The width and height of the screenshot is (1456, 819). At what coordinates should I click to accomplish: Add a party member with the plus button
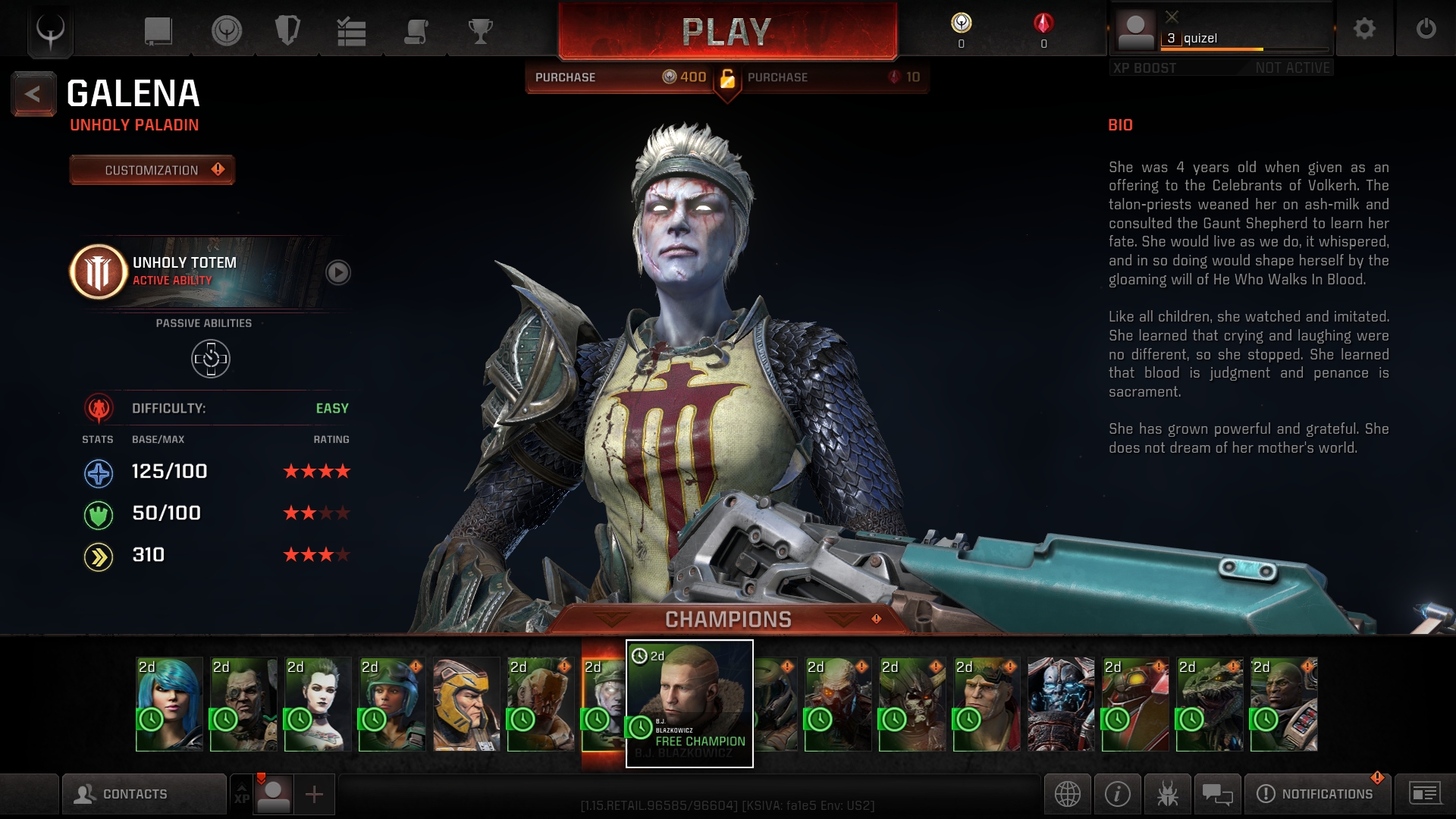314,794
